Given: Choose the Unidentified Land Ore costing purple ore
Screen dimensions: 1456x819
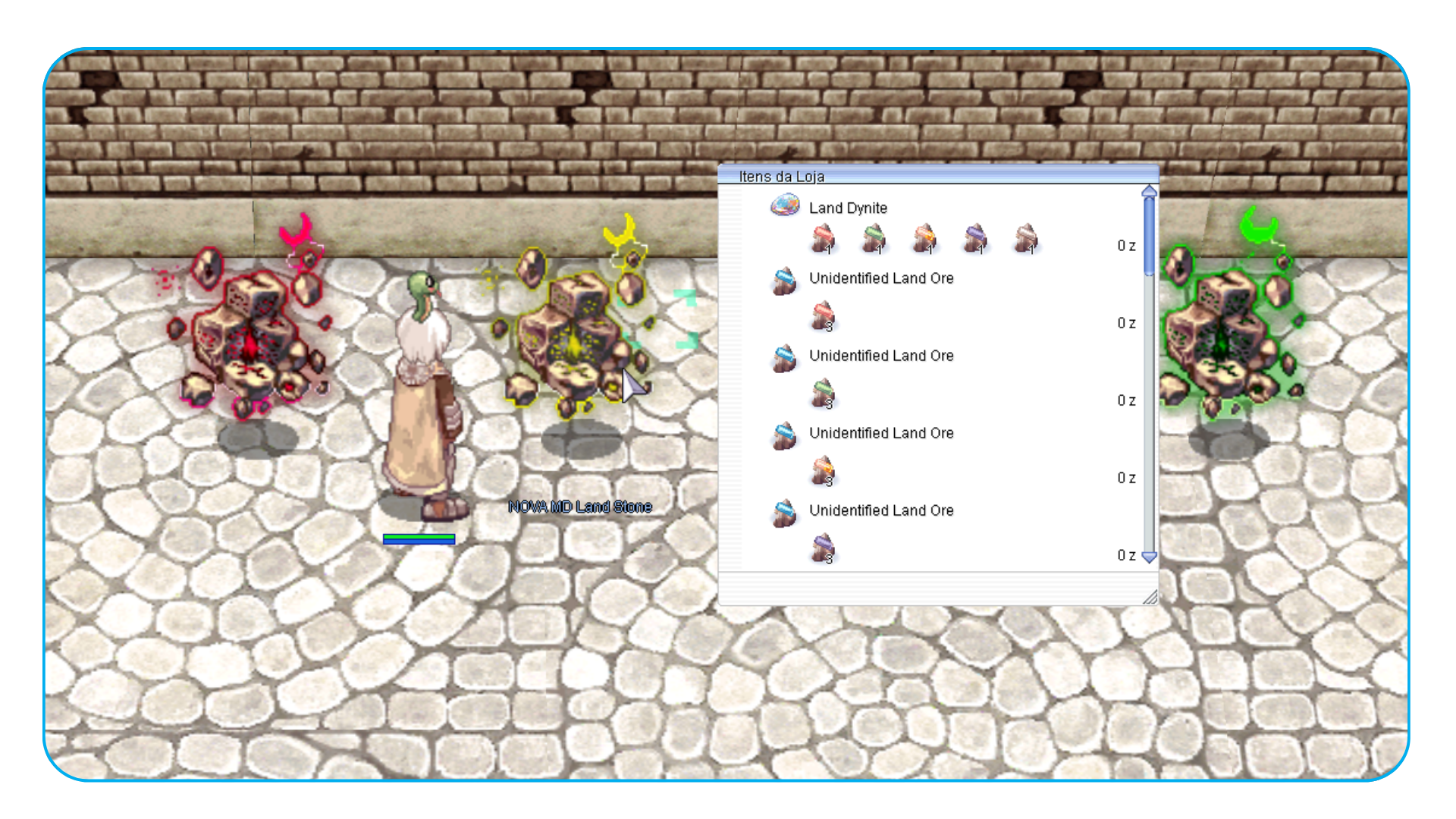Looking at the screenshot, I should click(x=880, y=510).
